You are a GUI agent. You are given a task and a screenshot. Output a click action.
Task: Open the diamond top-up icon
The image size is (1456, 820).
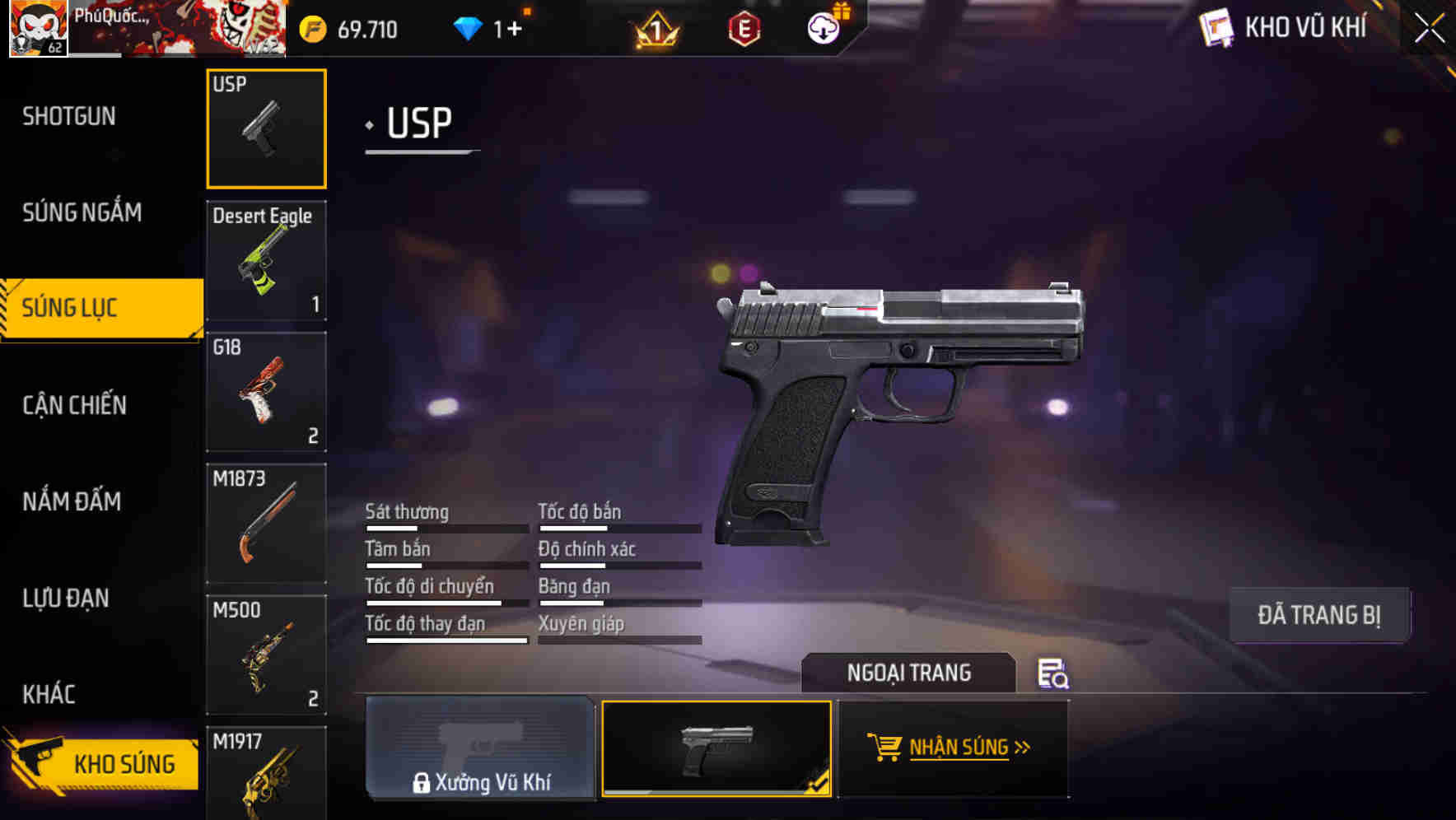[x=469, y=27]
